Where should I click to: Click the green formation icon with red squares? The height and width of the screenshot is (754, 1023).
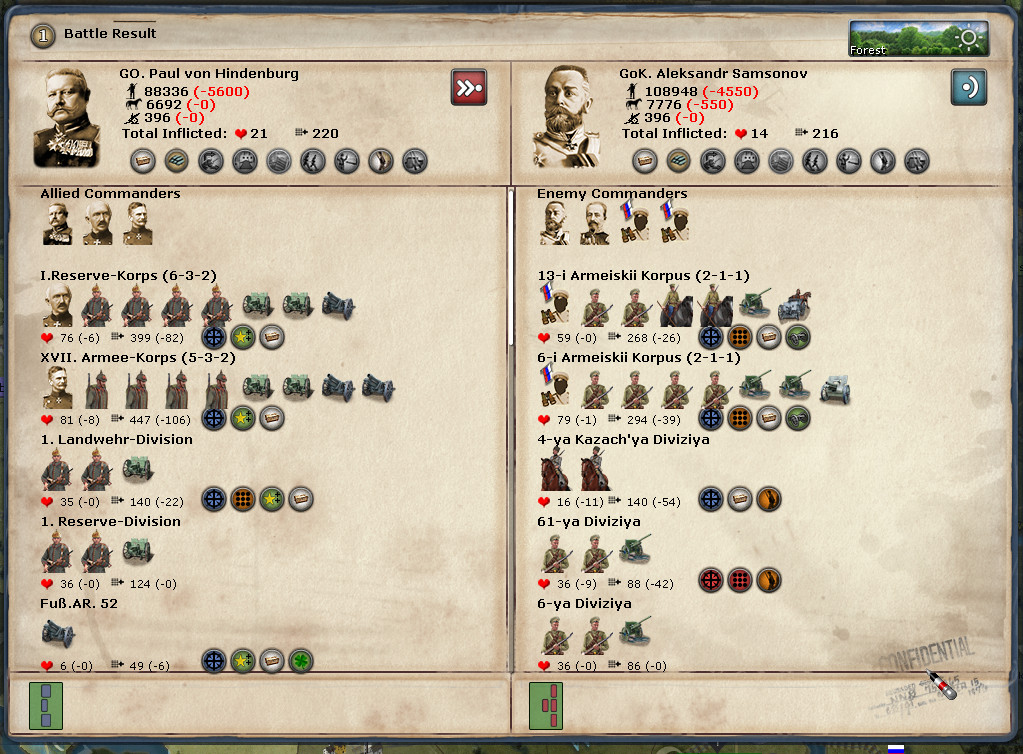pos(546,706)
